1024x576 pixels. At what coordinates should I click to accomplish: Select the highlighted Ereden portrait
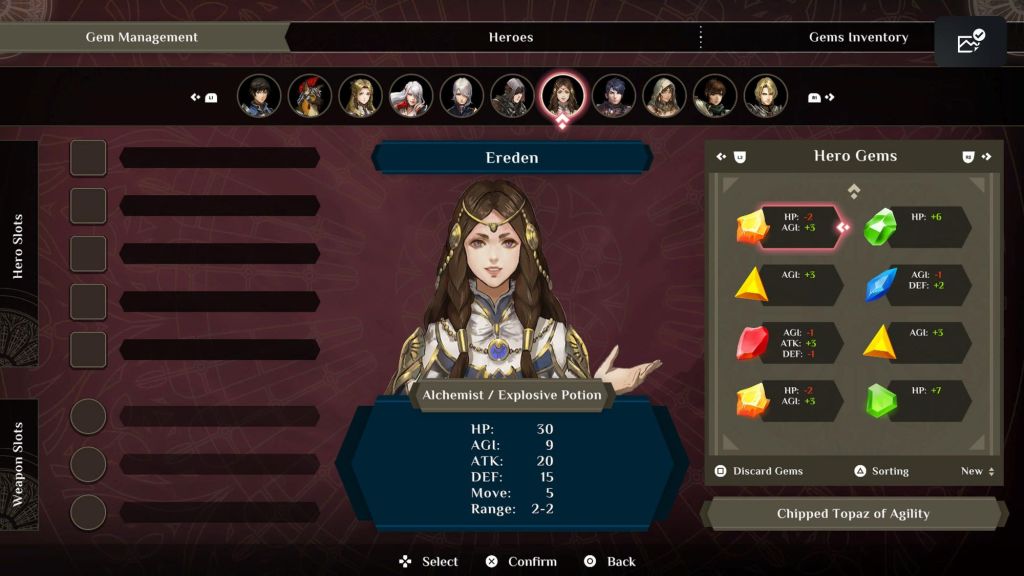pos(562,96)
